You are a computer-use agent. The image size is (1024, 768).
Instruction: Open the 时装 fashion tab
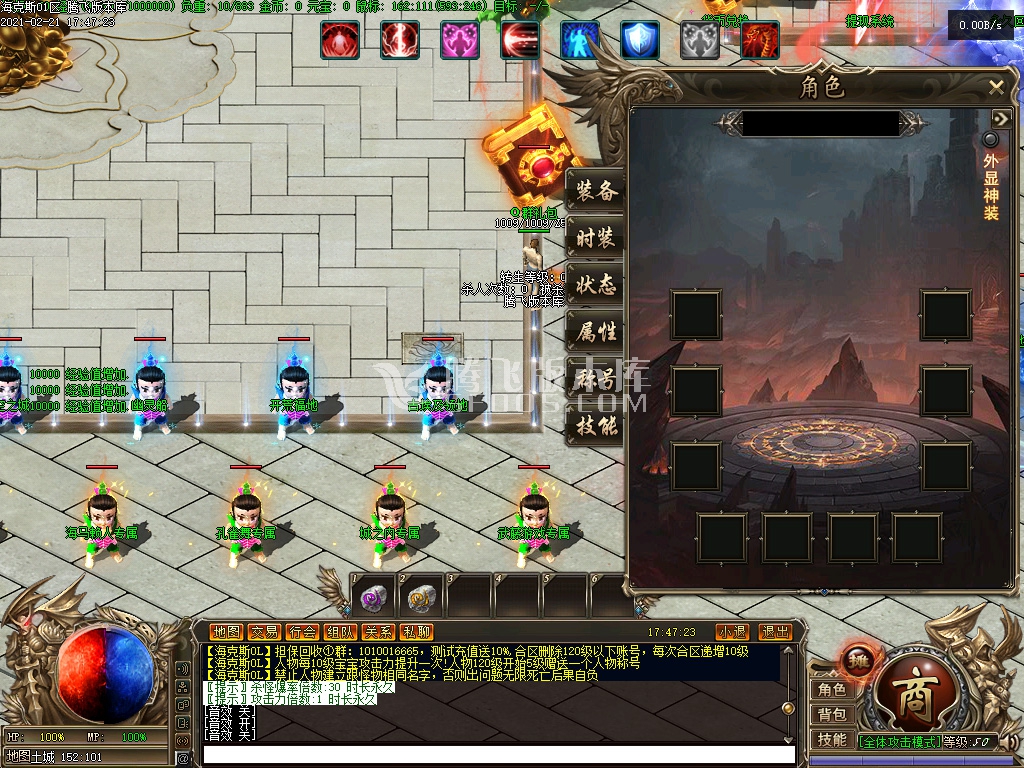[x=597, y=239]
